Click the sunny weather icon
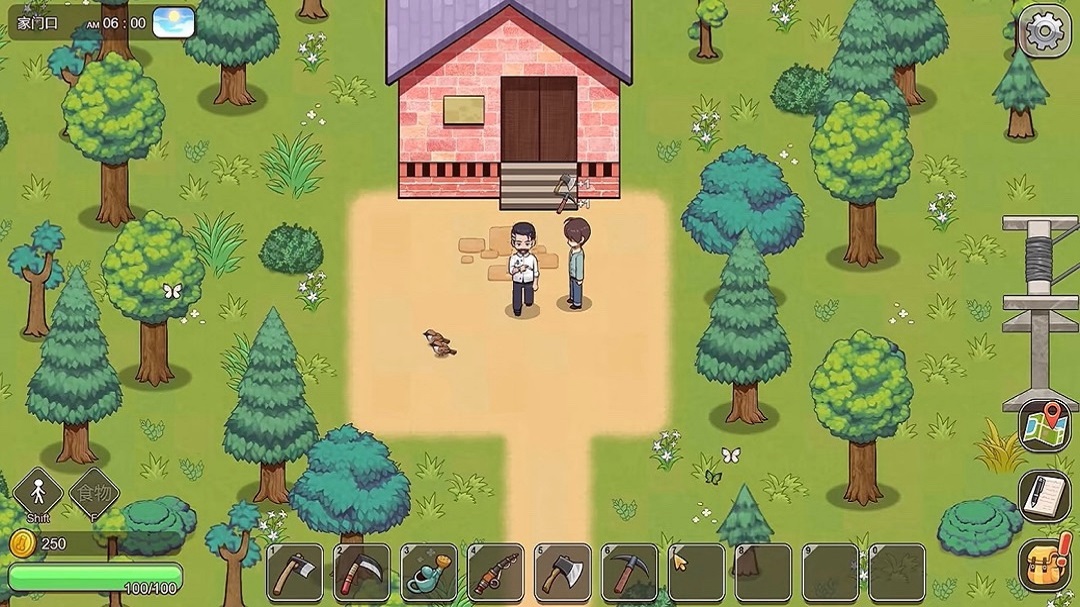 (173, 21)
